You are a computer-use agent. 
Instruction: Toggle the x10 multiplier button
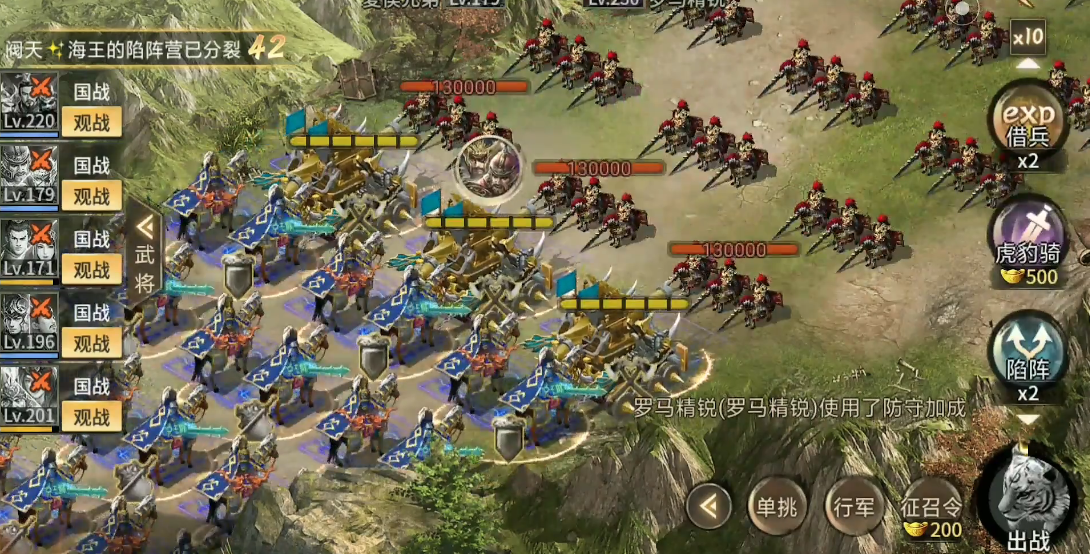point(1027,38)
